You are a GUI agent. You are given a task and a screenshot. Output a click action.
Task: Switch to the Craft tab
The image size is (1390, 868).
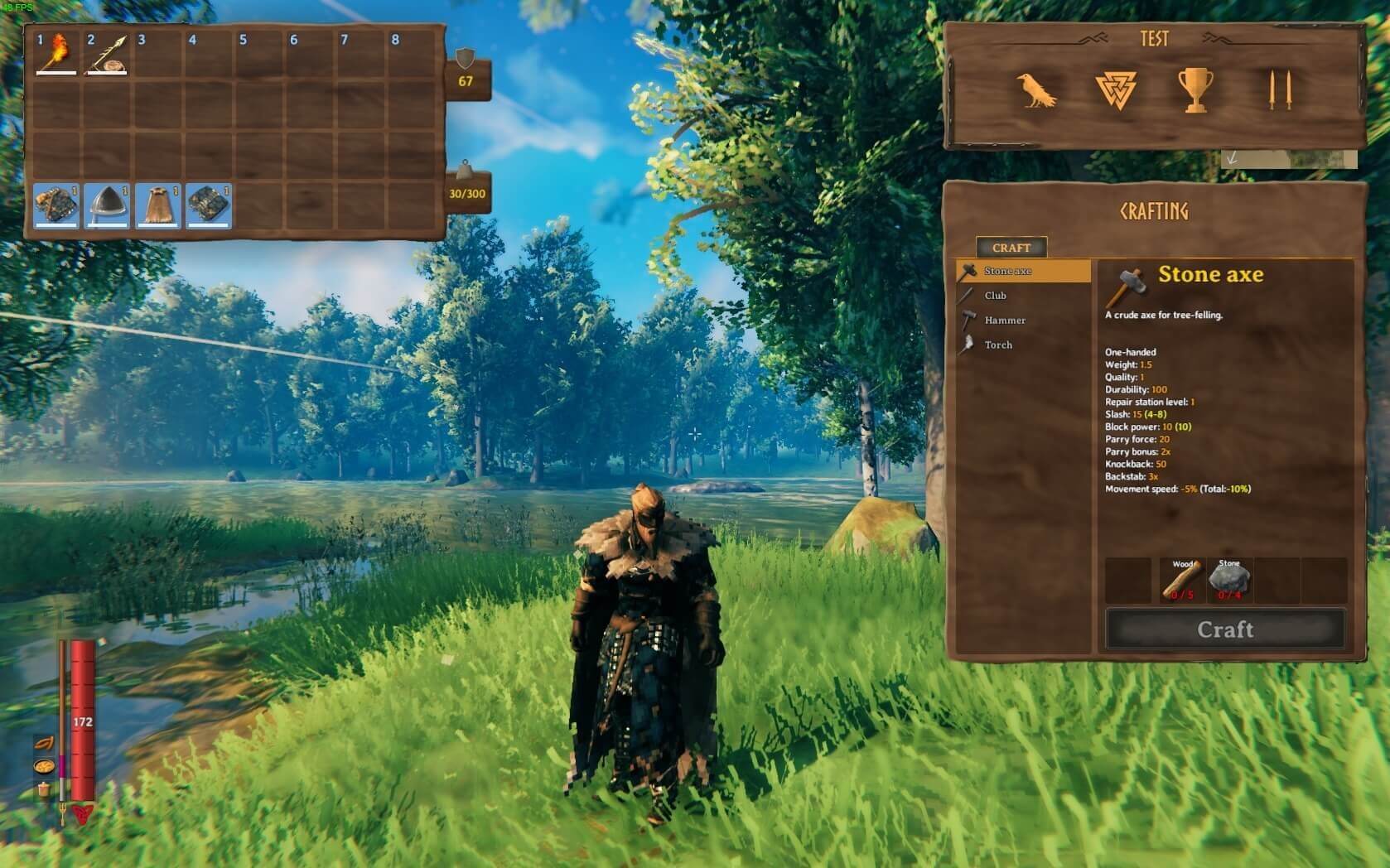coord(1011,248)
